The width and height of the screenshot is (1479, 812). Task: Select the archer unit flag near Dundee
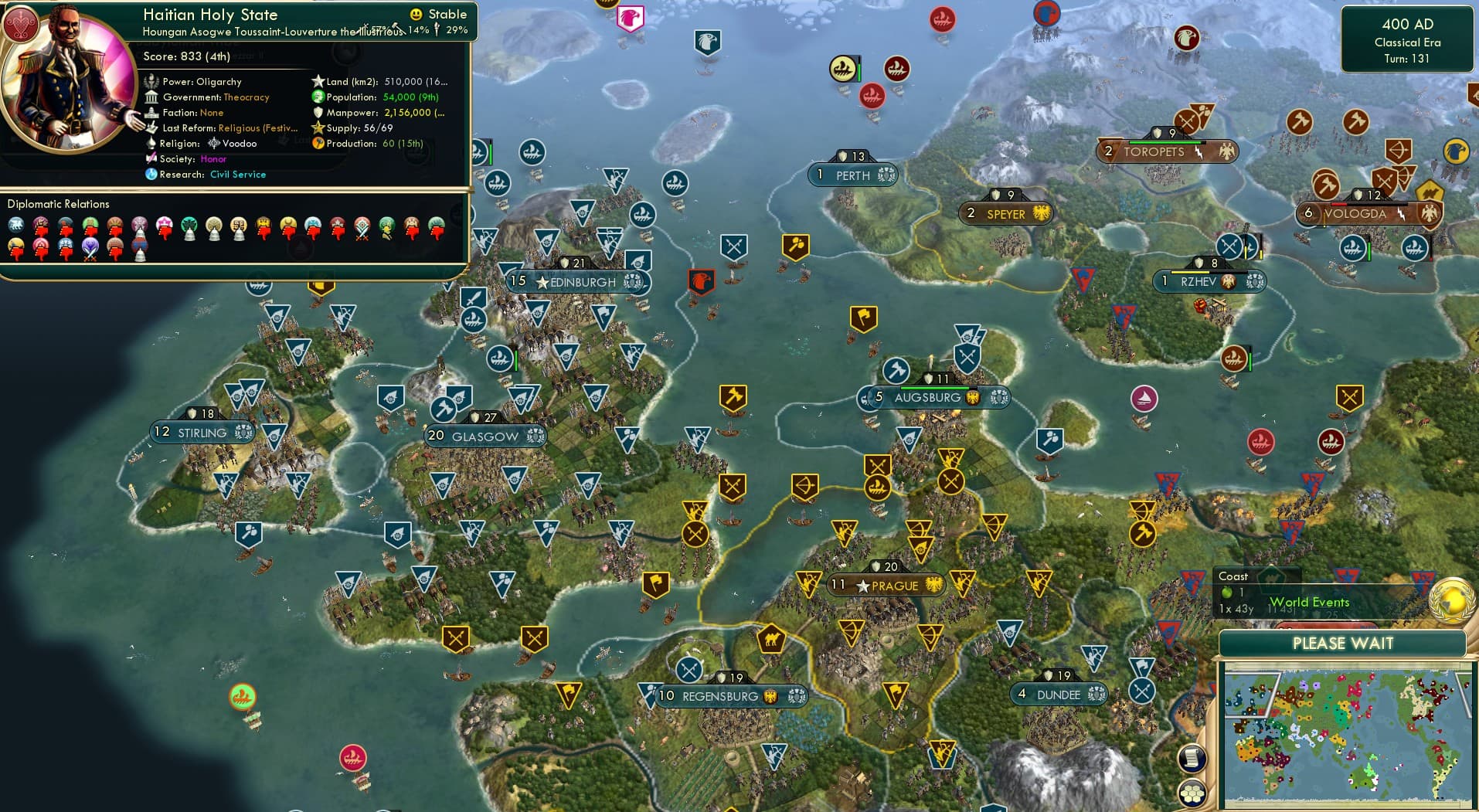(x=1093, y=655)
